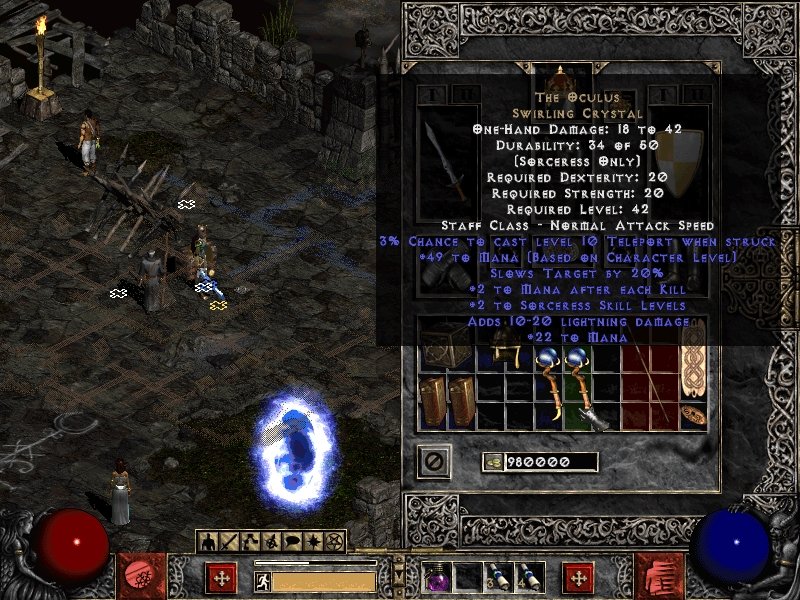Open the game menu pentagram icon
This screenshot has width=800, height=600.
tap(336, 542)
